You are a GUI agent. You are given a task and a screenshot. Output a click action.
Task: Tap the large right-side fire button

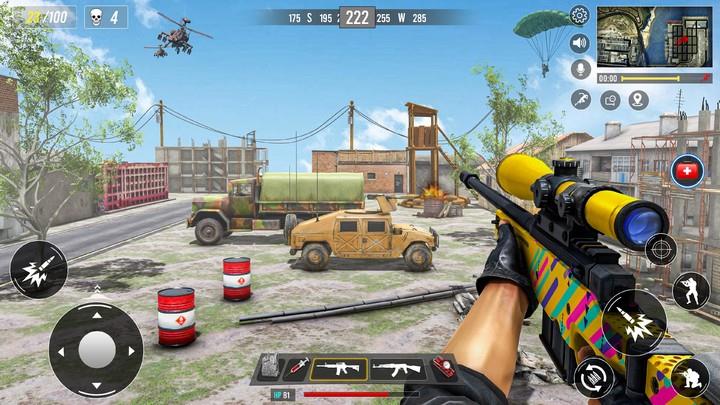coord(634,322)
